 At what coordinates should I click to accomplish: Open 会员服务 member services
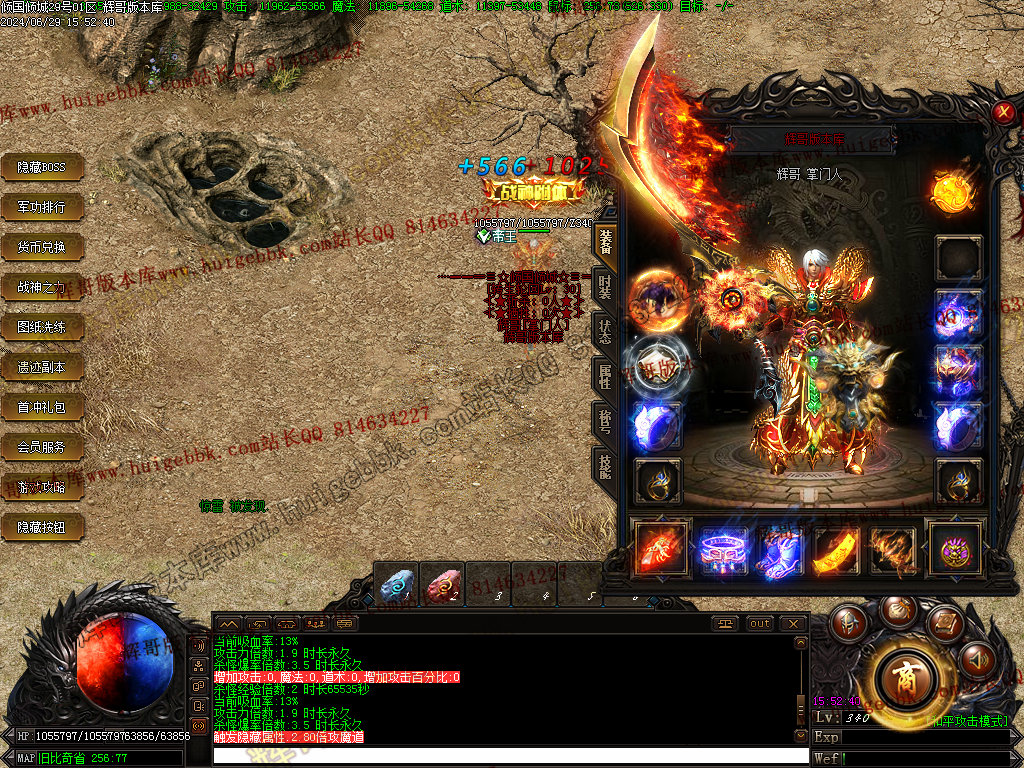point(41,447)
